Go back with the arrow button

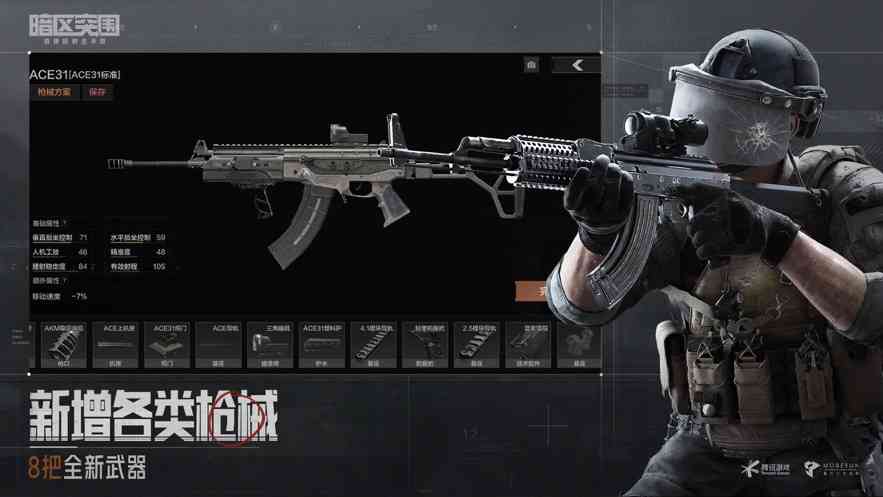pyautogui.click(x=576, y=65)
